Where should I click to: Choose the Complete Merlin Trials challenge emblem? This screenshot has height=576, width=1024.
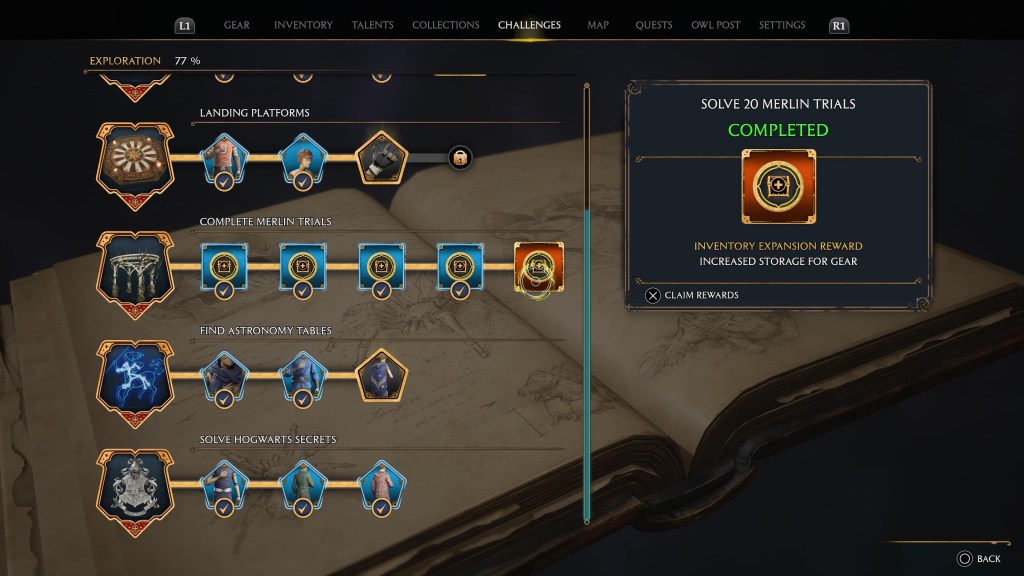133,266
